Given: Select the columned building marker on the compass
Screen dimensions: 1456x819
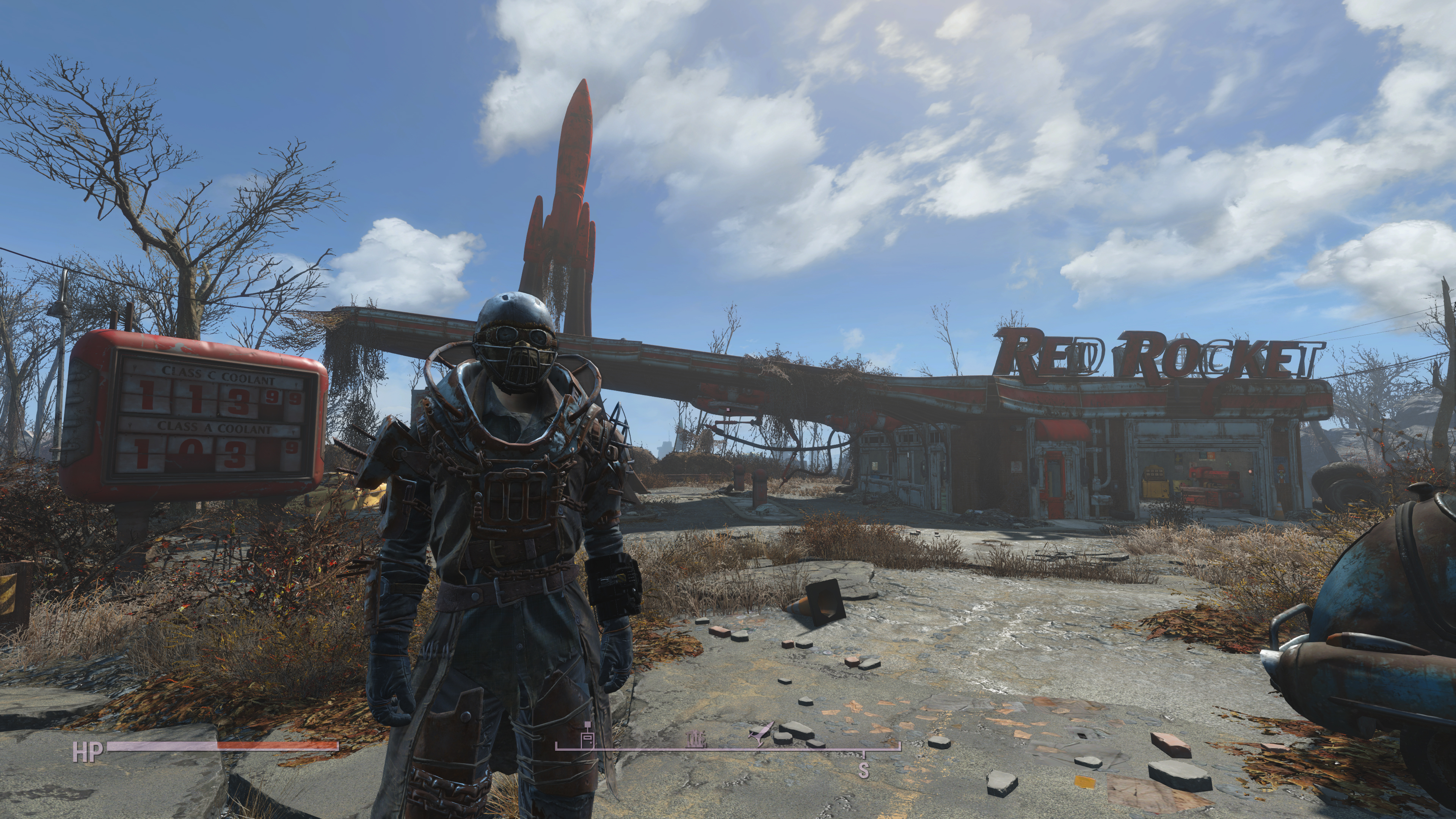Looking at the screenshot, I should click(x=696, y=739).
